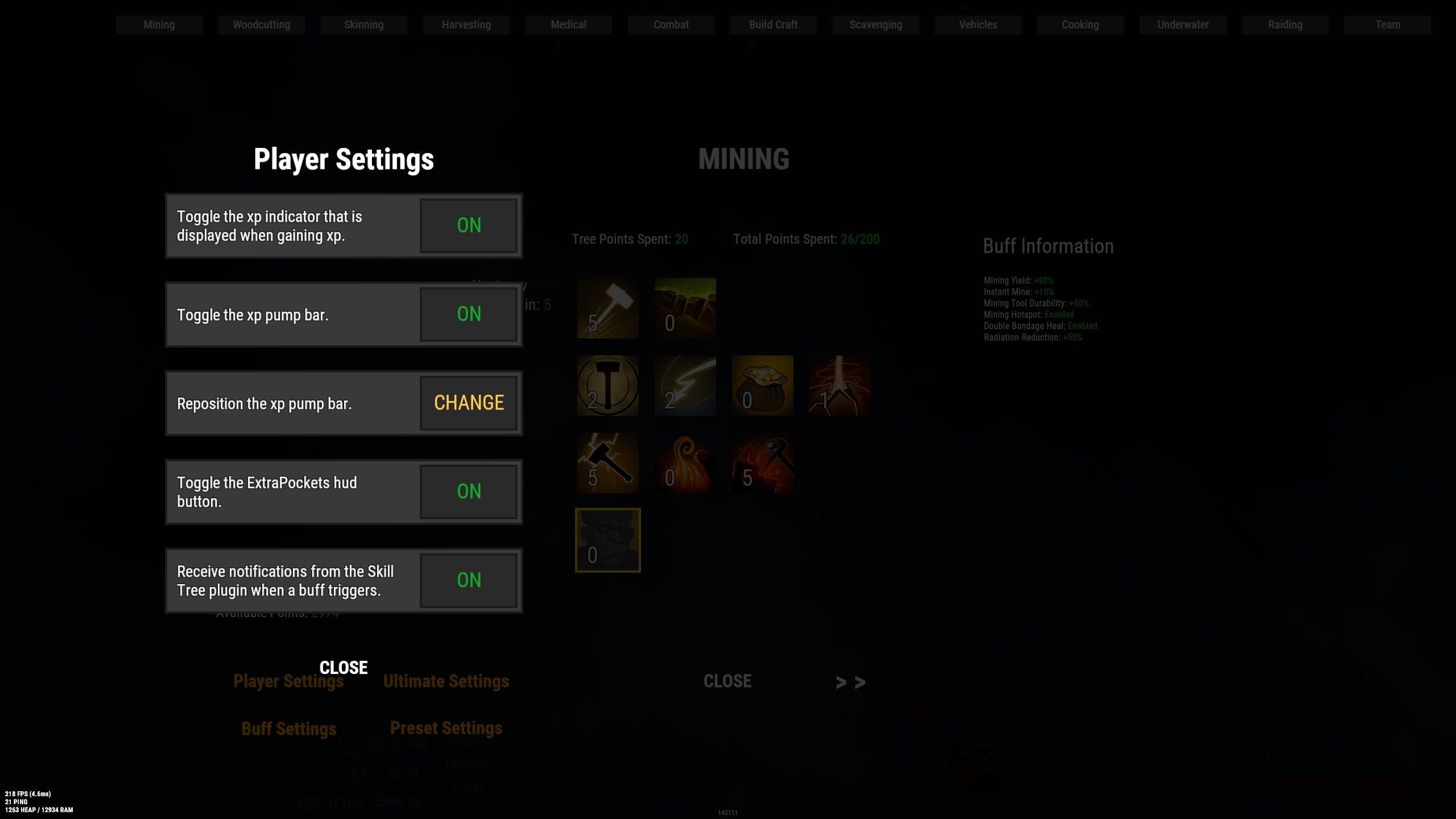The height and width of the screenshot is (819, 1456).
Task: Toggle the ExtraPockets hud button setting
Action: click(469, 491)
